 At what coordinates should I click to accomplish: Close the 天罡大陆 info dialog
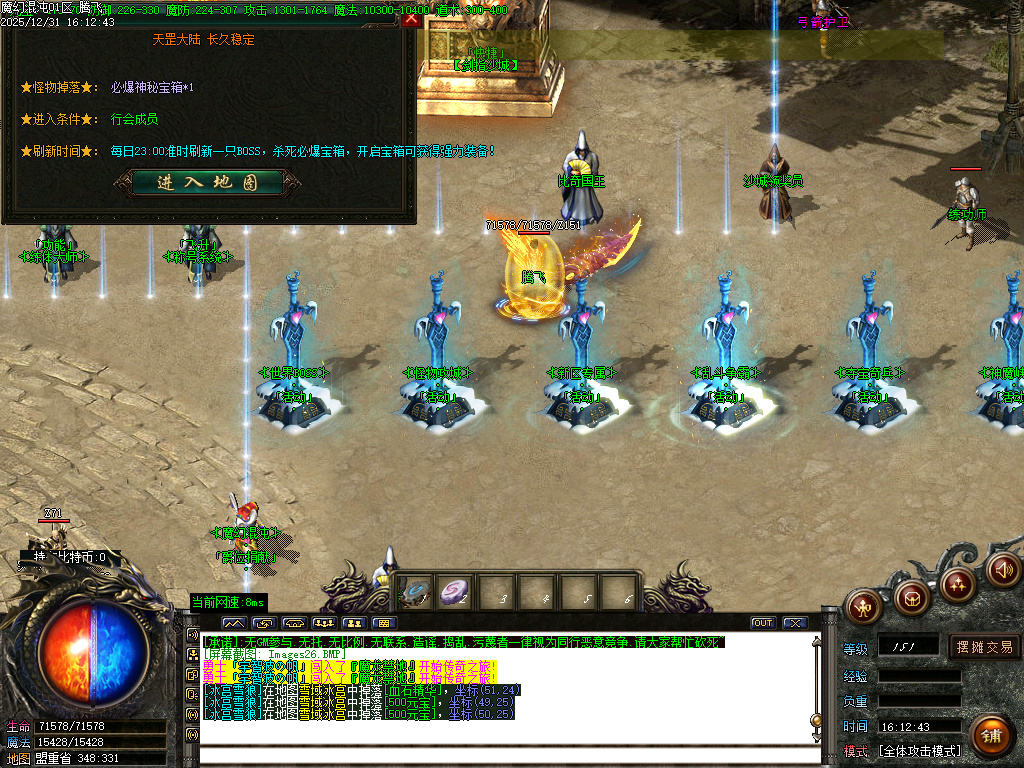(x=411, y=17)
